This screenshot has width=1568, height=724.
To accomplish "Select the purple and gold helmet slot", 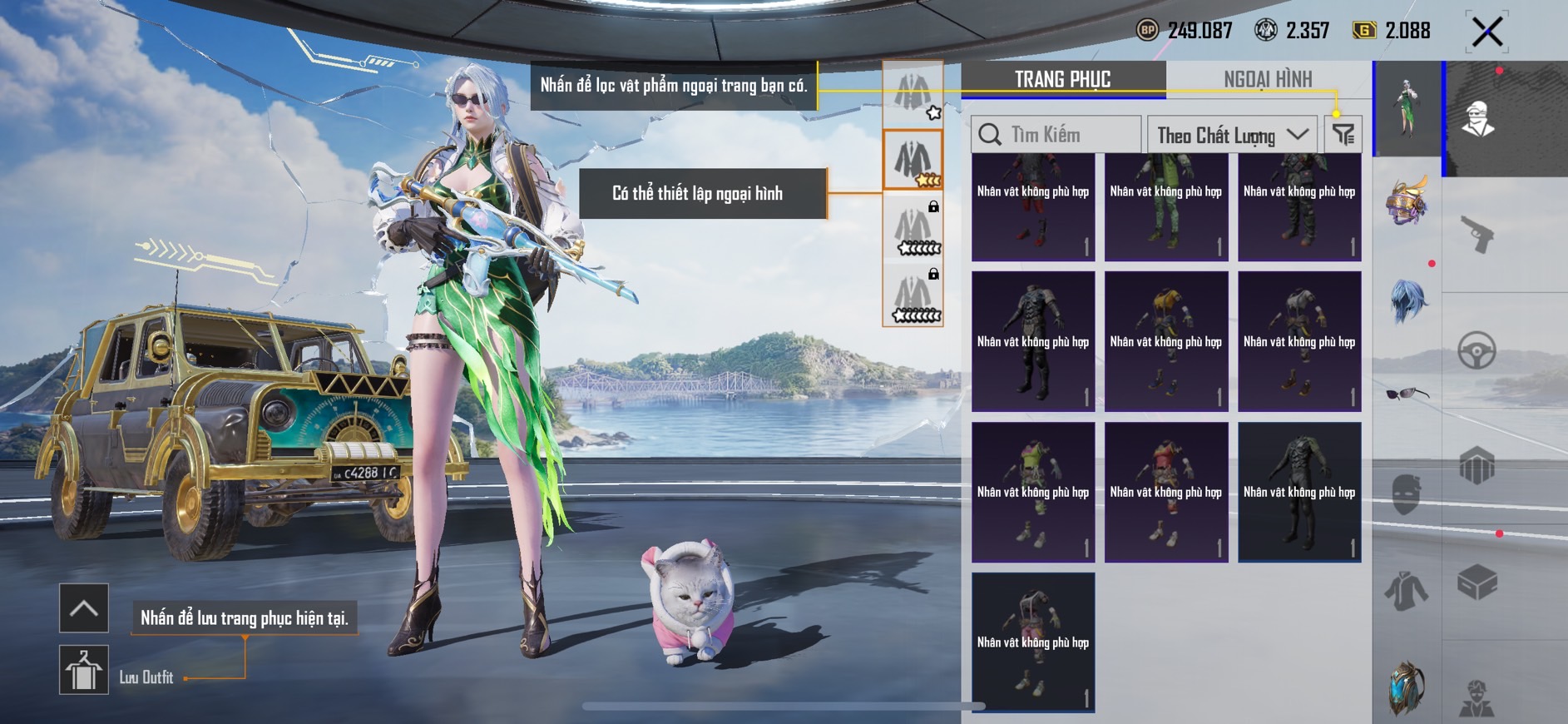I will [1407, 201].
